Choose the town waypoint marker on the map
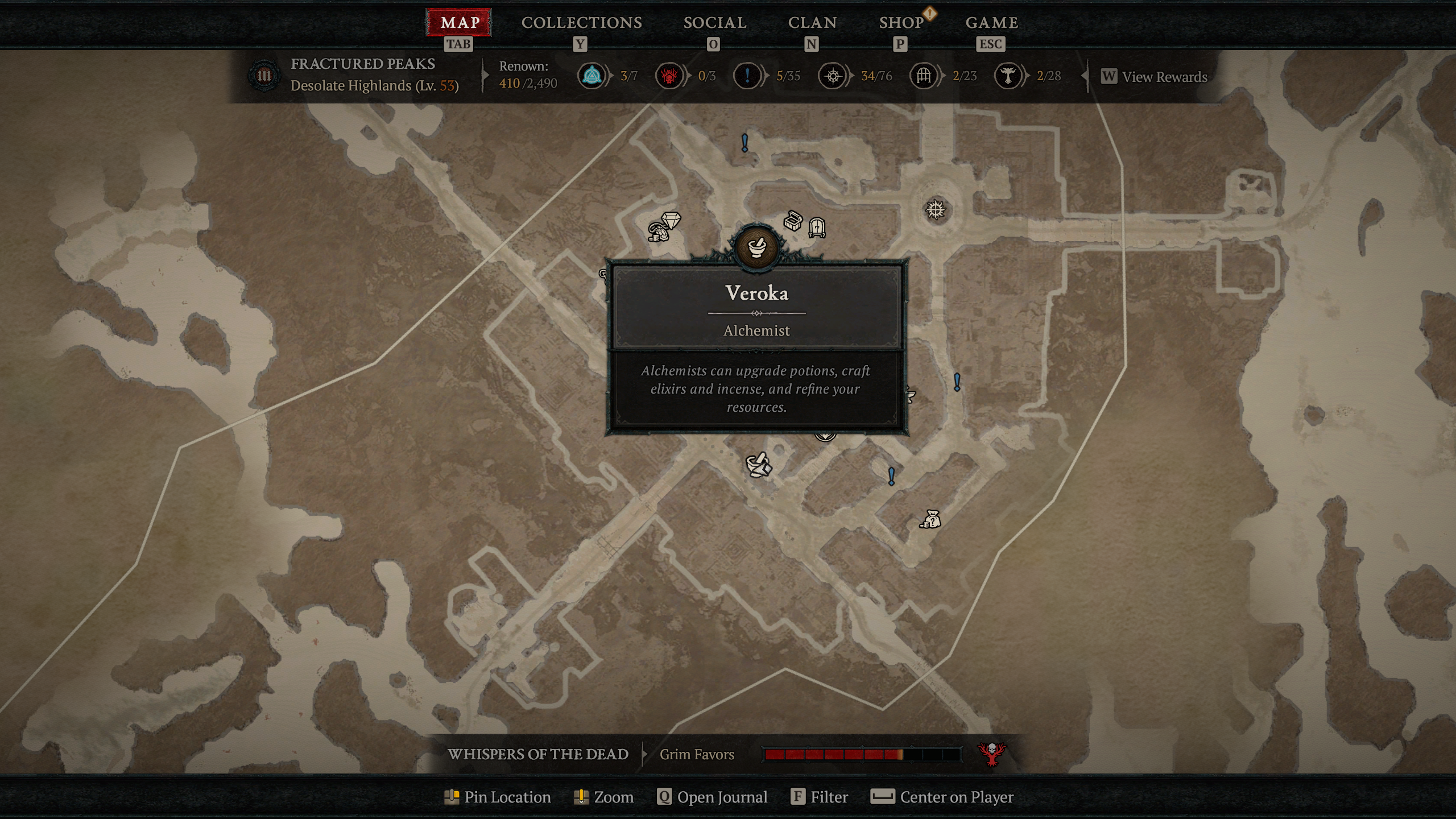1456x819 pixels. point(936,210)
